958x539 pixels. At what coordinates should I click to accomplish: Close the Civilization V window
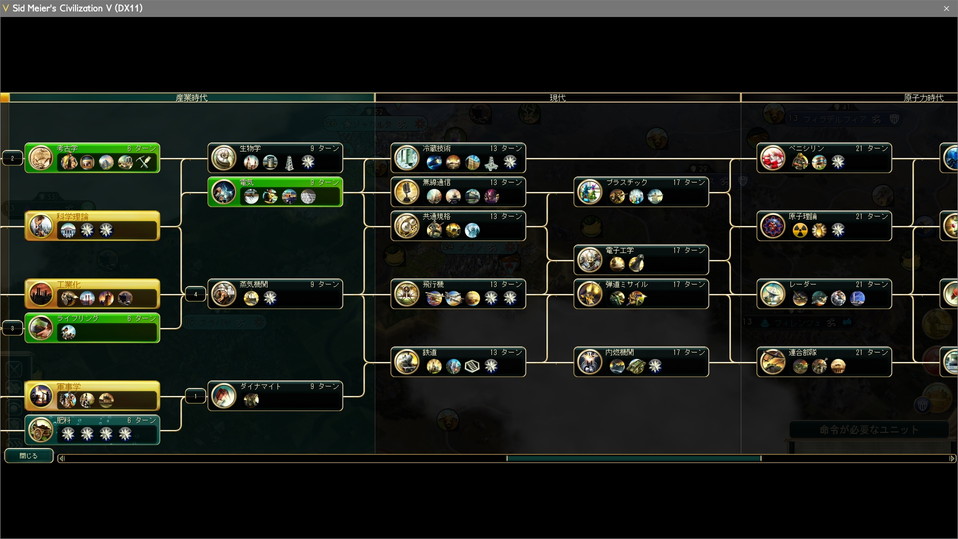coord(946,8)
